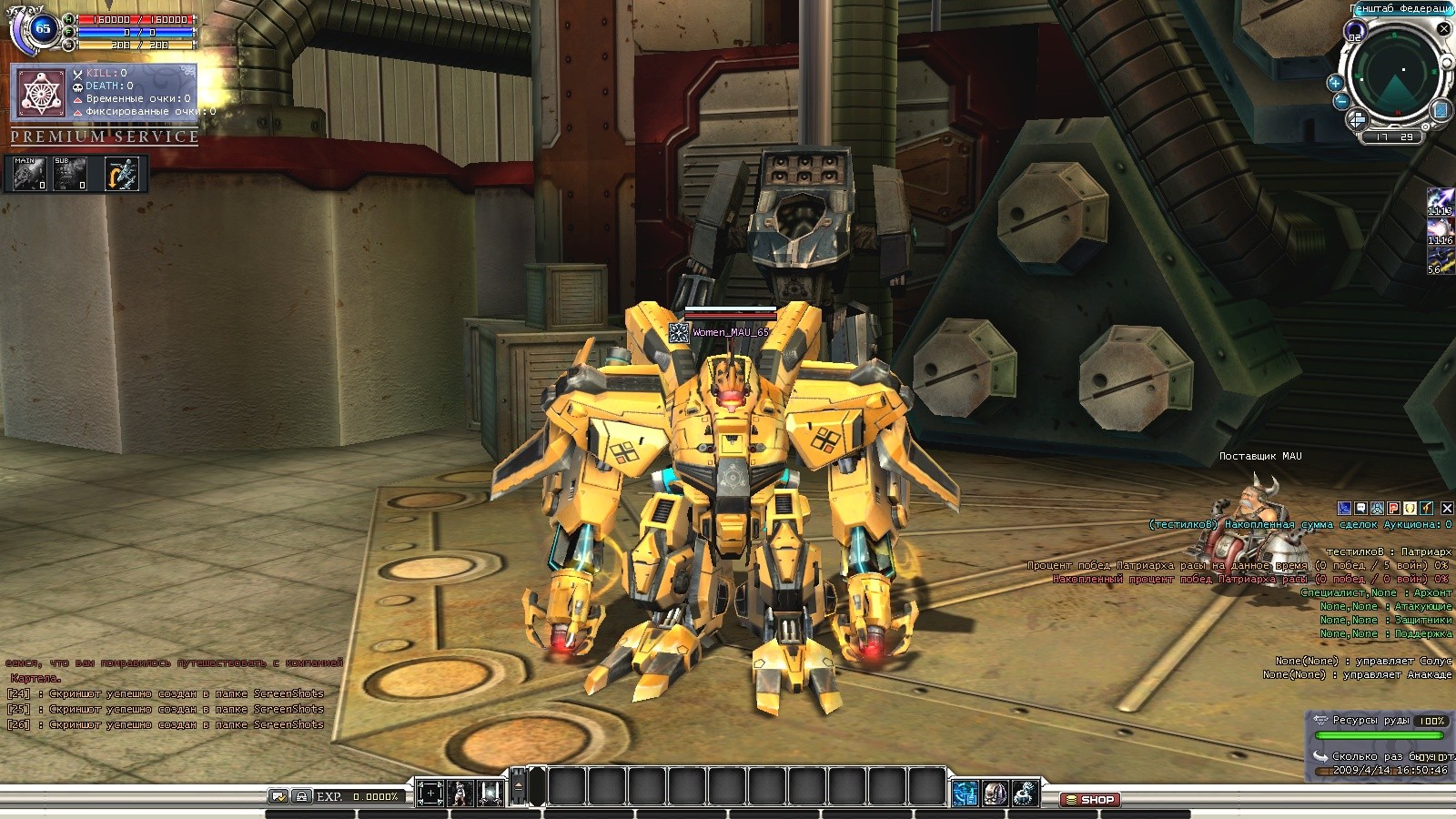
Task: Select the SUB weapon slot
Action: 70,173
